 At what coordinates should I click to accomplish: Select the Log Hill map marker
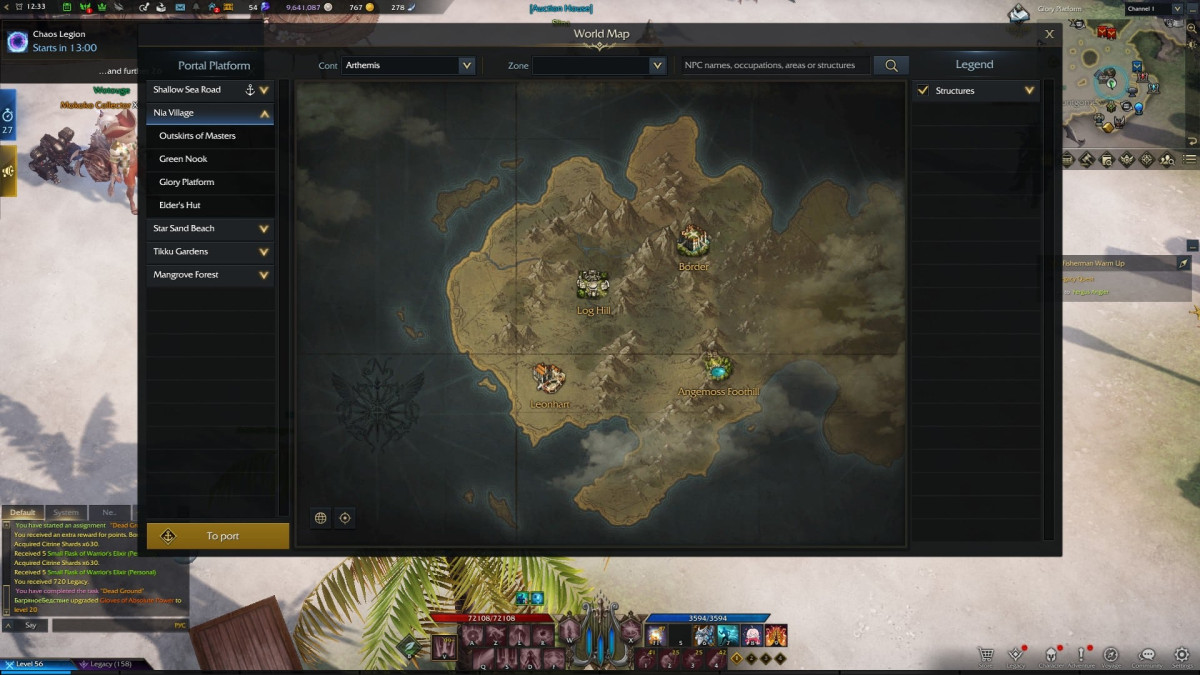click(x=593, y=285)
